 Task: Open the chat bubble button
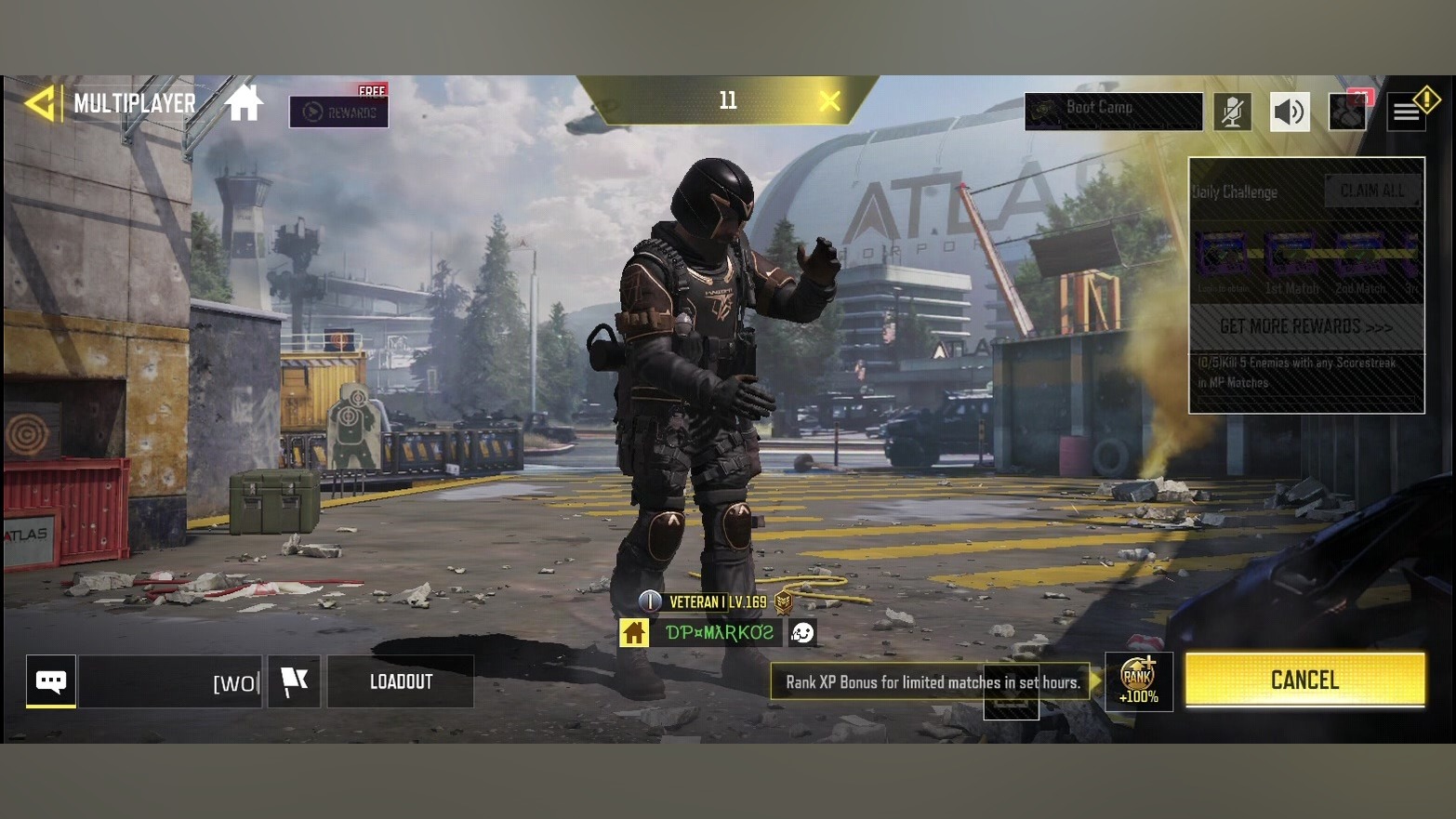click(x=51, y=681)
